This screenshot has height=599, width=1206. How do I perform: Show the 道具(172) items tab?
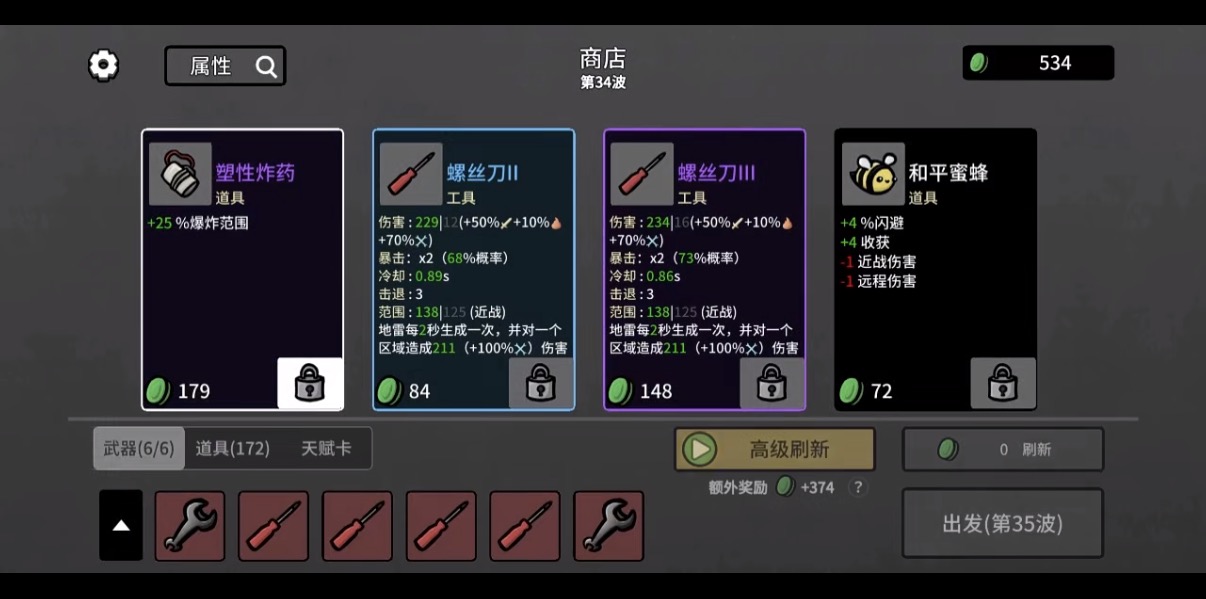[x=233, y=449]
